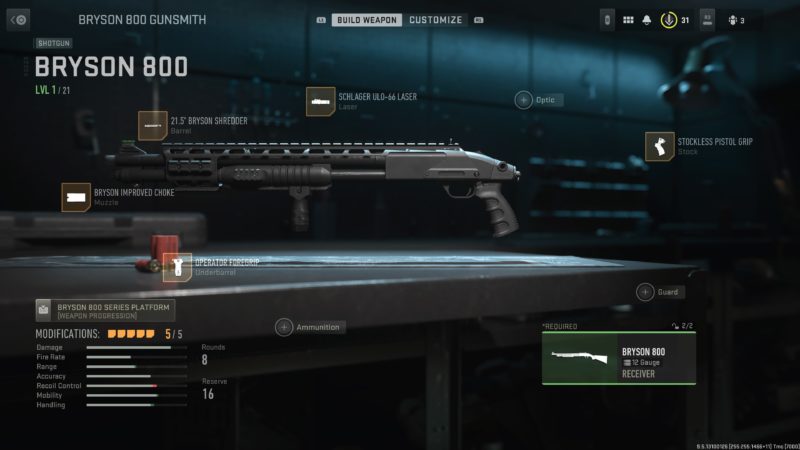
Task: Add an Ammunition attachment
Action: pyautogui.click(x=285, y=327)
